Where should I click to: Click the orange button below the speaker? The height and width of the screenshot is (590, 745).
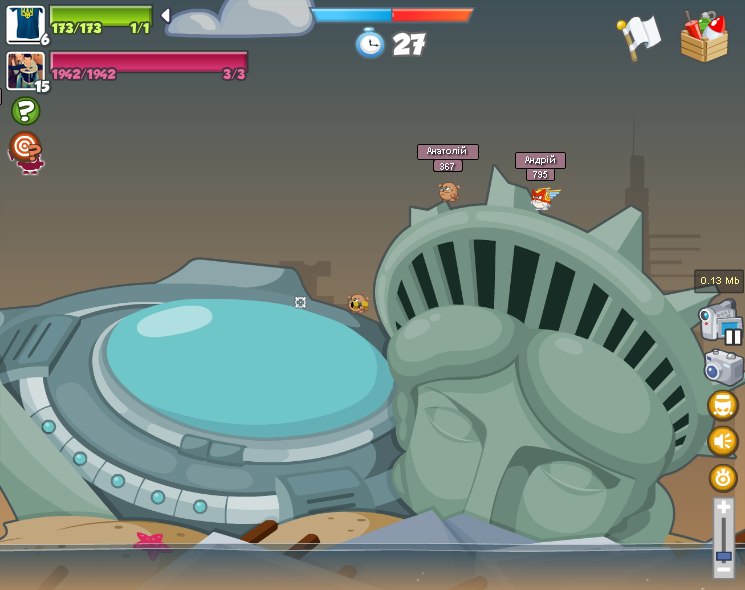click(x=722, y=477)
